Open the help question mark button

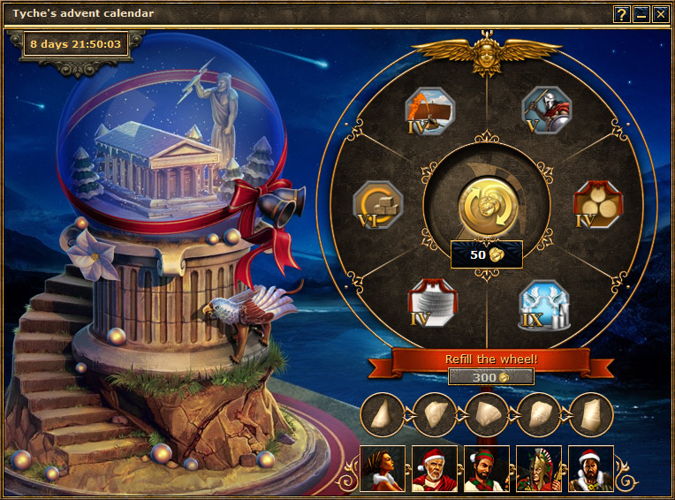click(x=621, y=14)
